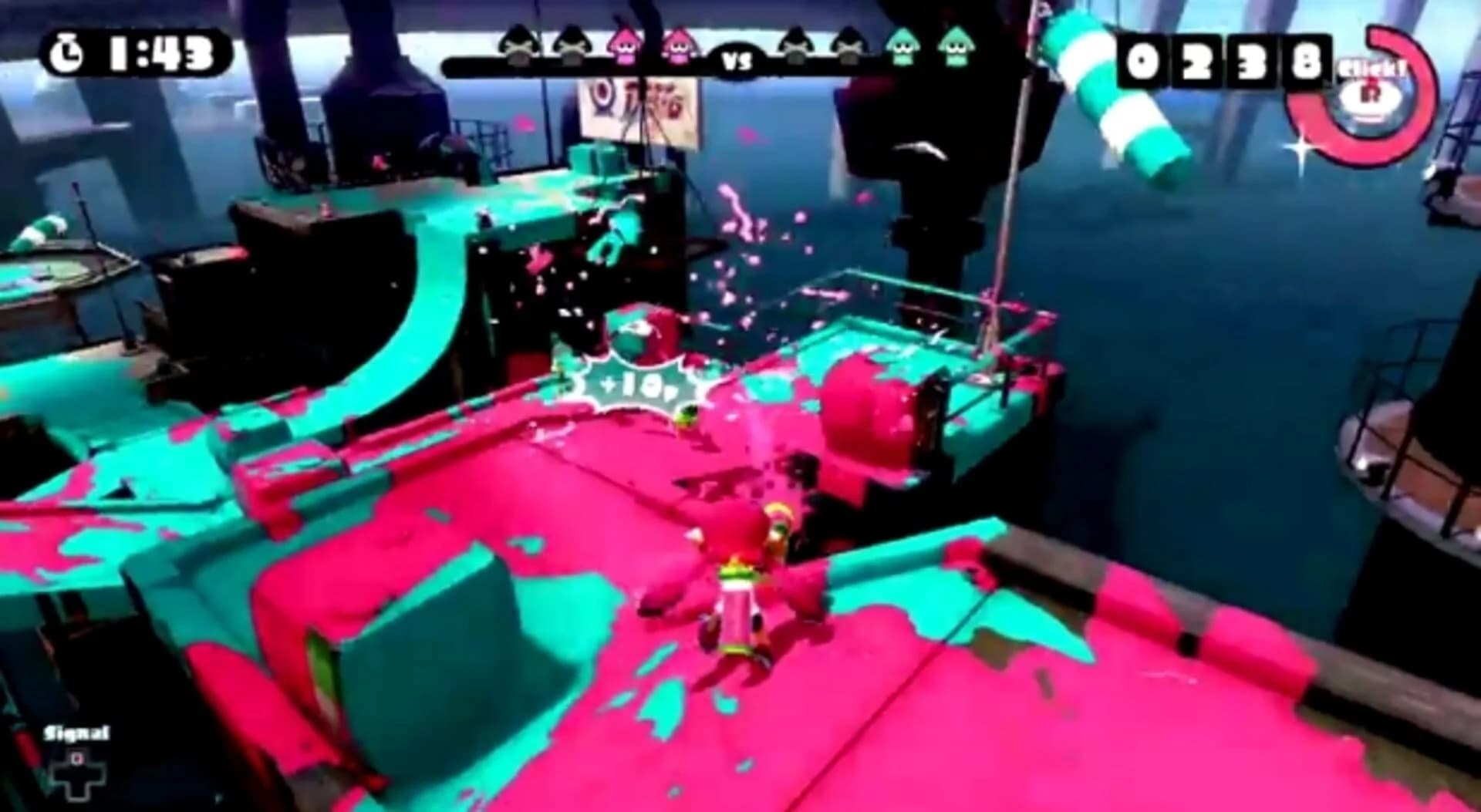Select the second pink squid teammate icon
The height and width of the screenshot is (812, 1481).
[x=679, y=49]
